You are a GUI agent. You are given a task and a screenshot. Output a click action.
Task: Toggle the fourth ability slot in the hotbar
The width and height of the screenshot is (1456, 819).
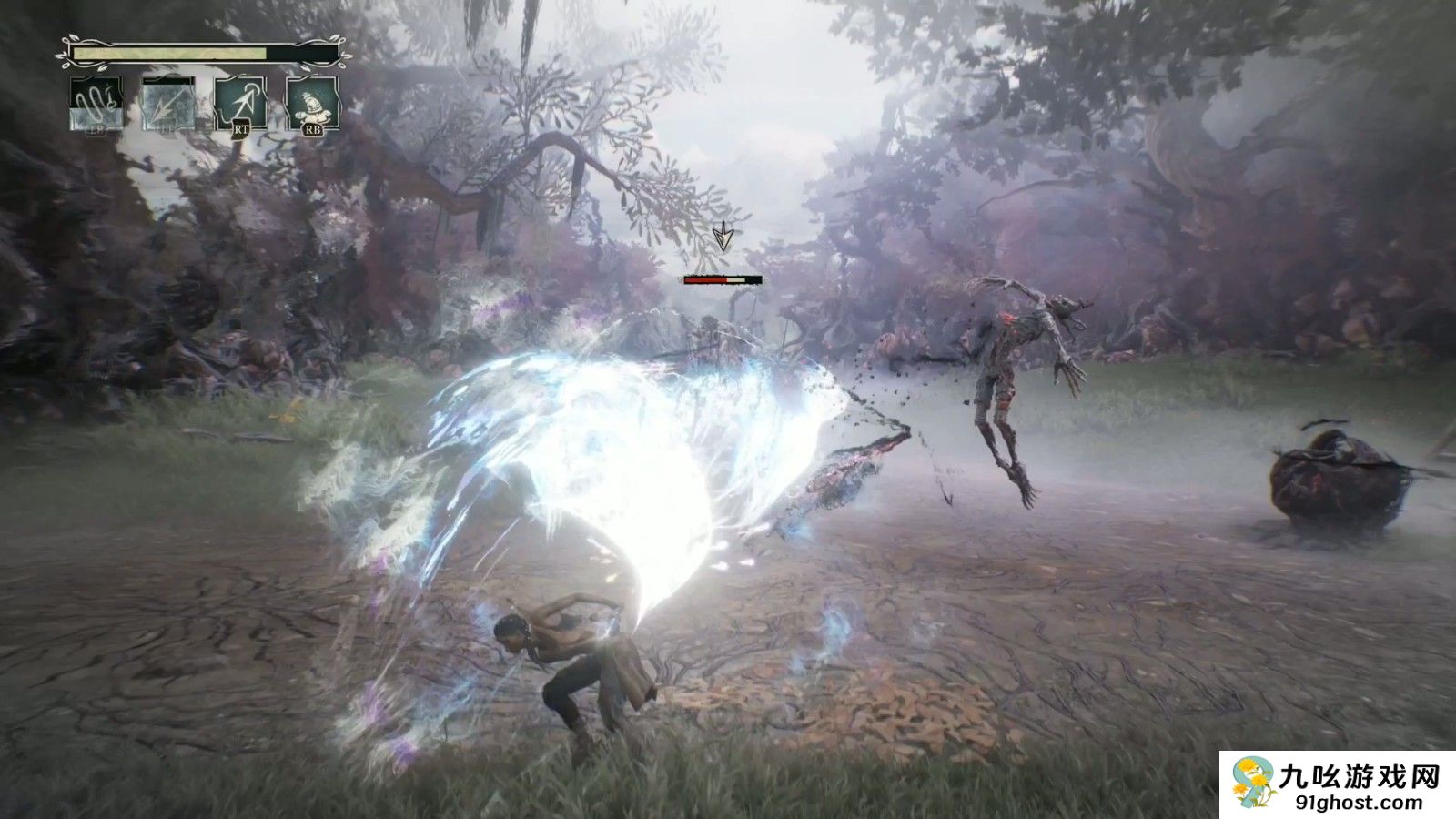[312, 103]
